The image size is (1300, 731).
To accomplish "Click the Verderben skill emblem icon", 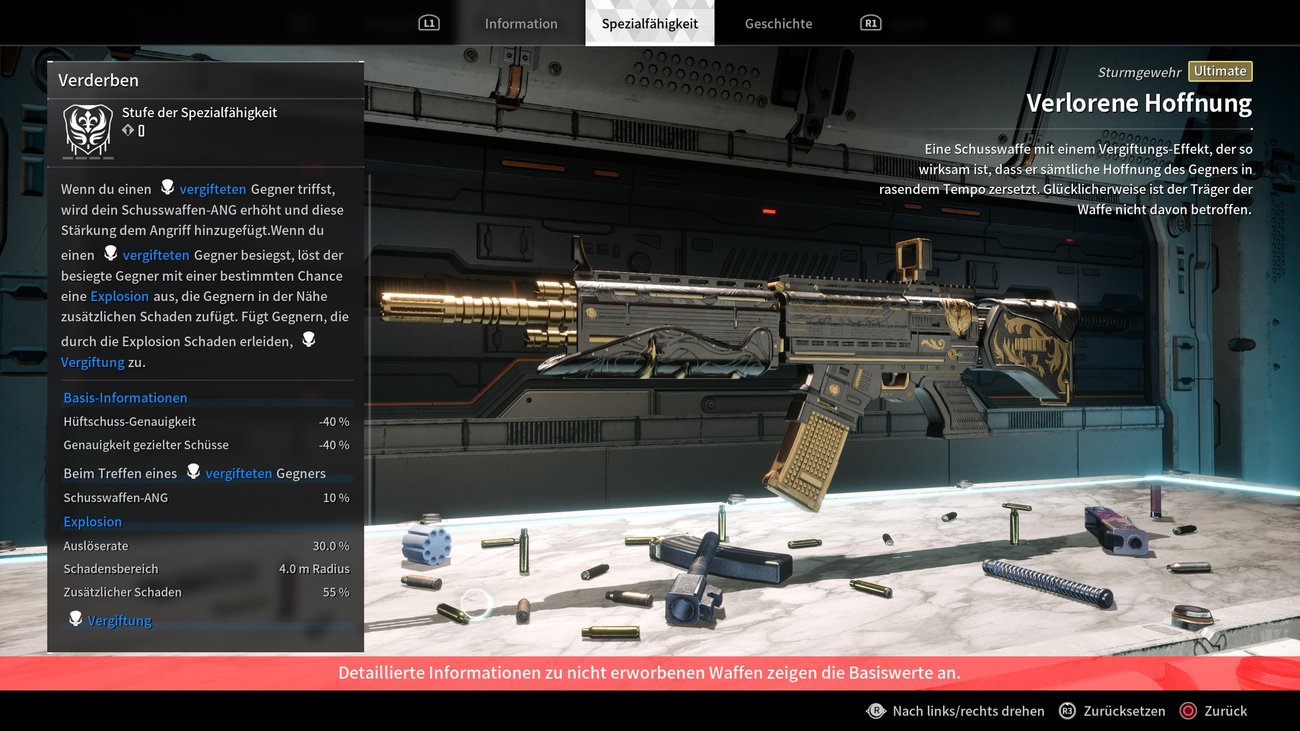I will (x=88, y=130).
